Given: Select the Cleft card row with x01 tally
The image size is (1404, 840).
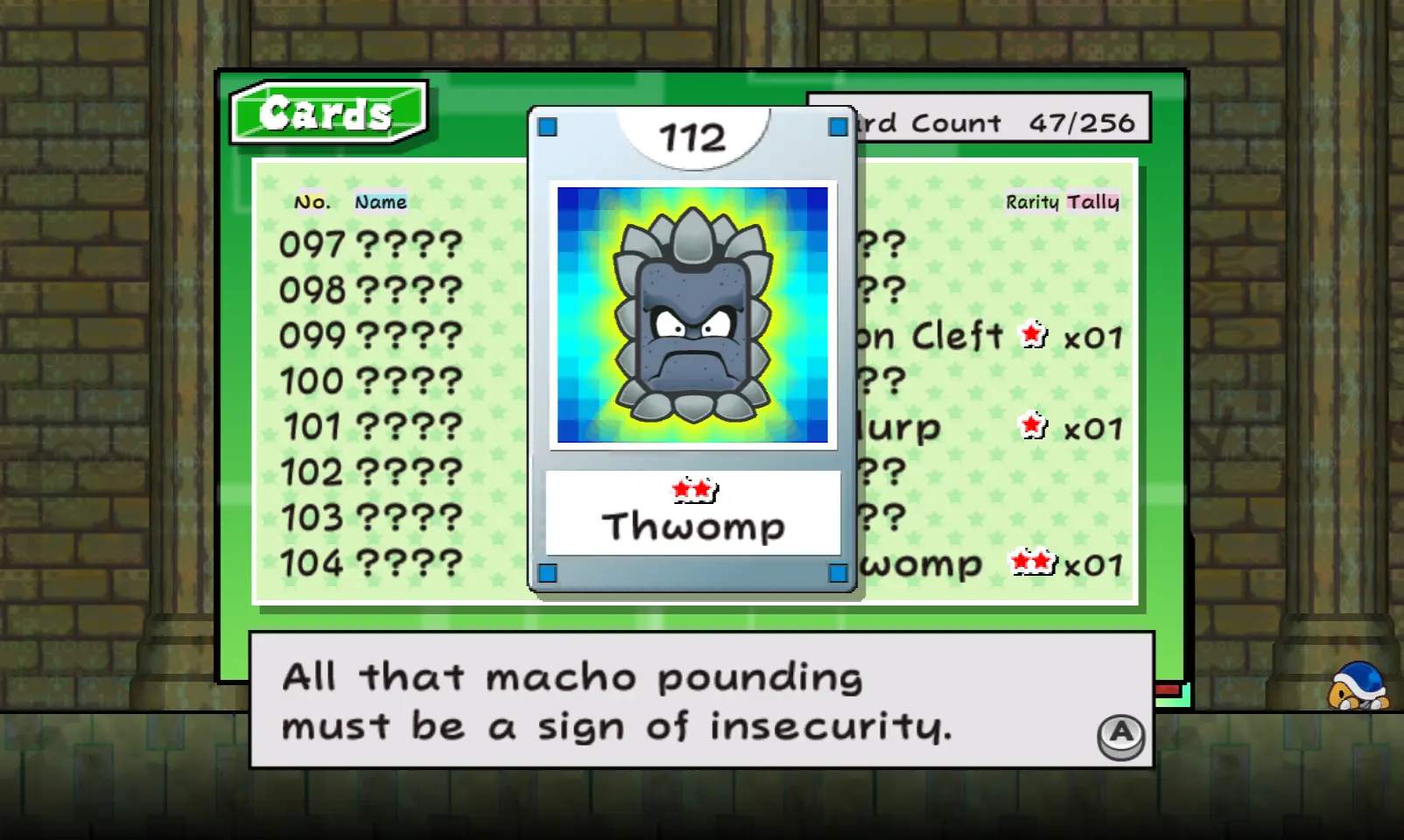Looking at the screenshot, I should [989, 336].
